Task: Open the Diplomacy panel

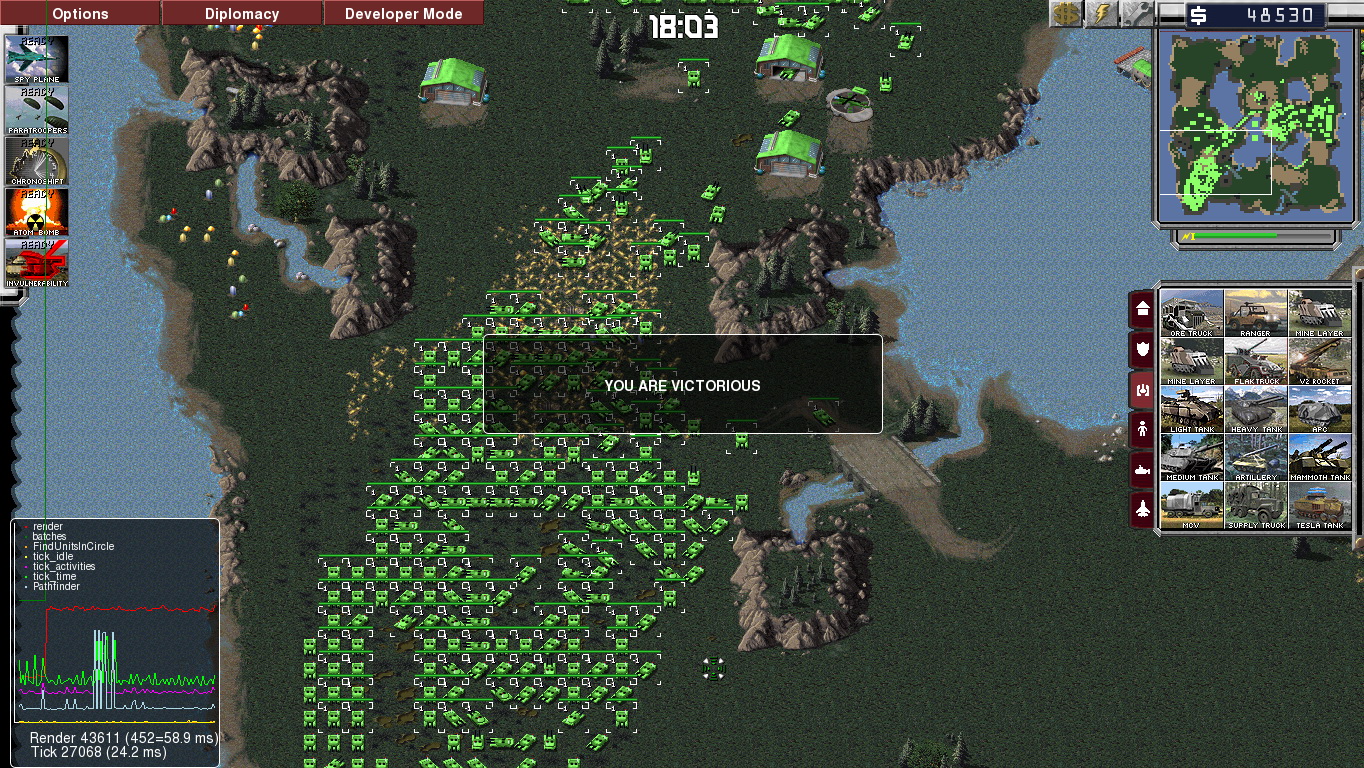Action: [242, 14]
